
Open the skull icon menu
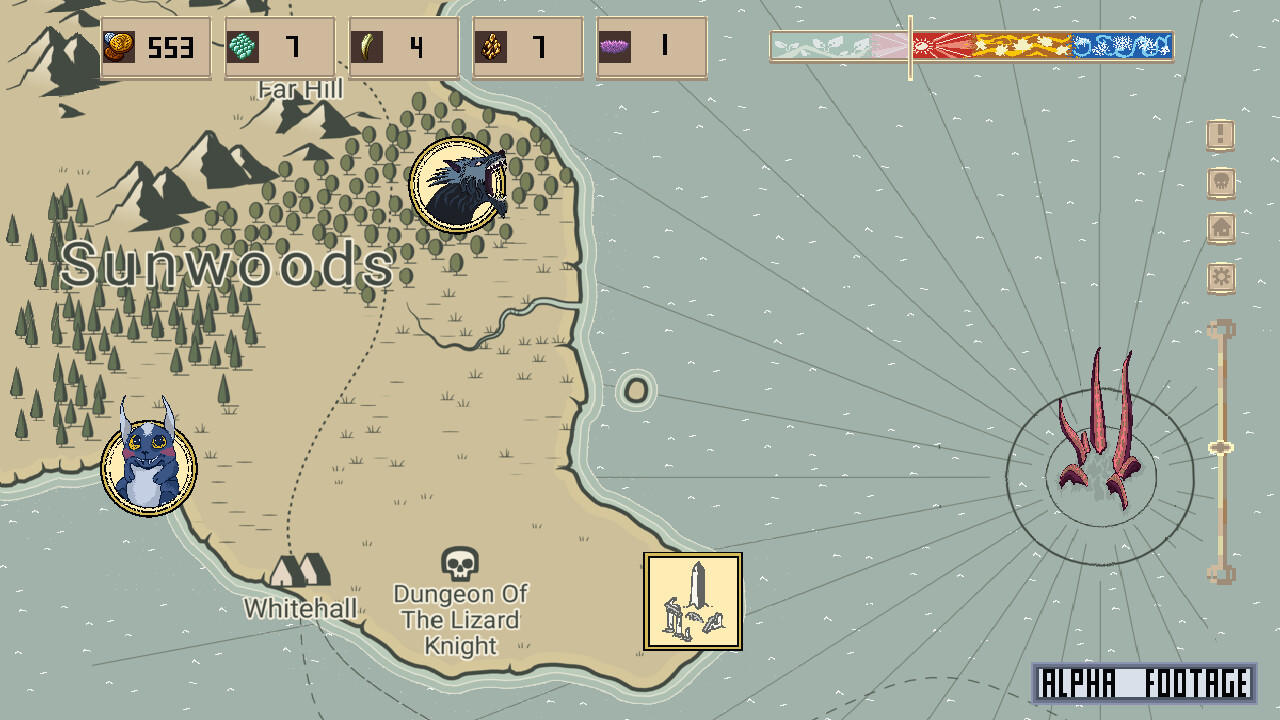(x=1221, y=182)
